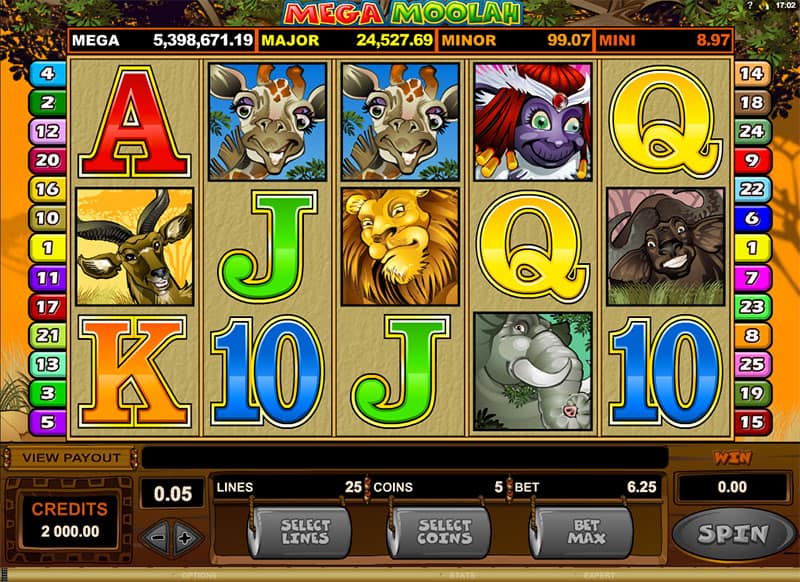800x582 pixels.
Task: Switch to Expert mode tab
Action: [x=601, y=577]
